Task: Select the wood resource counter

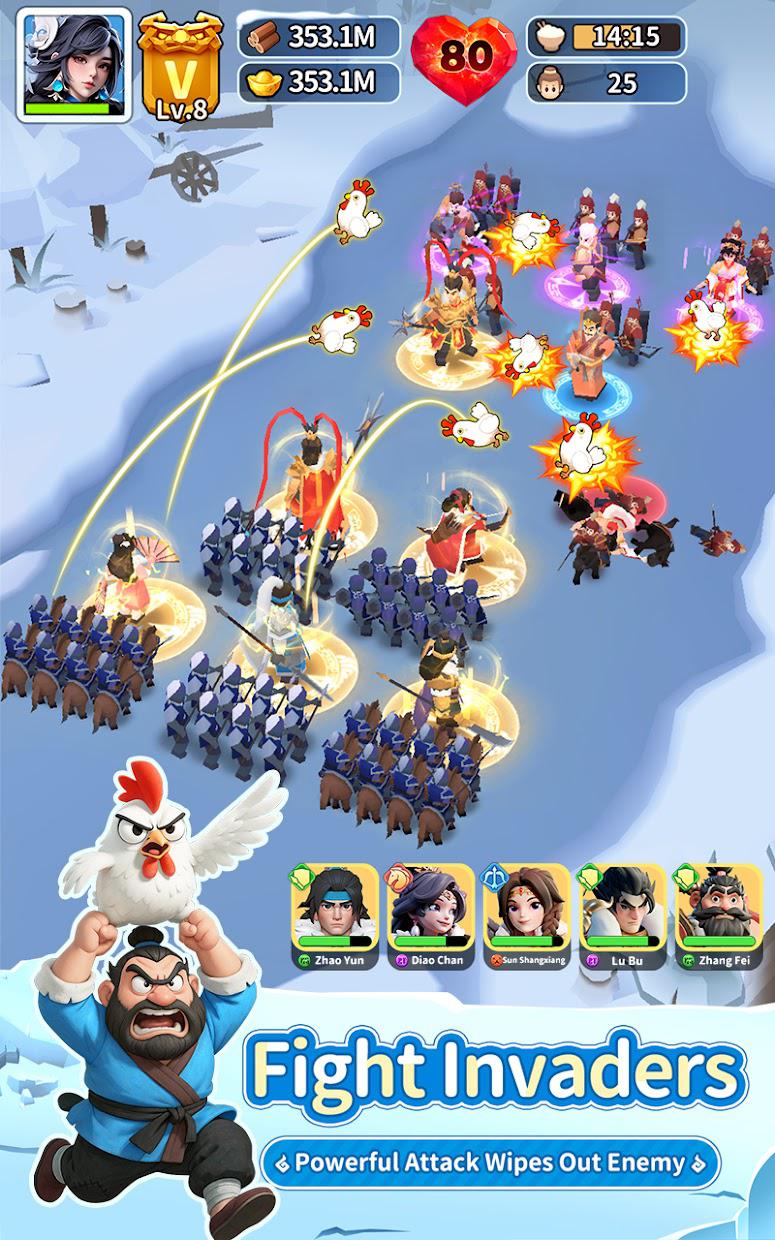Action: coord(319,37)
